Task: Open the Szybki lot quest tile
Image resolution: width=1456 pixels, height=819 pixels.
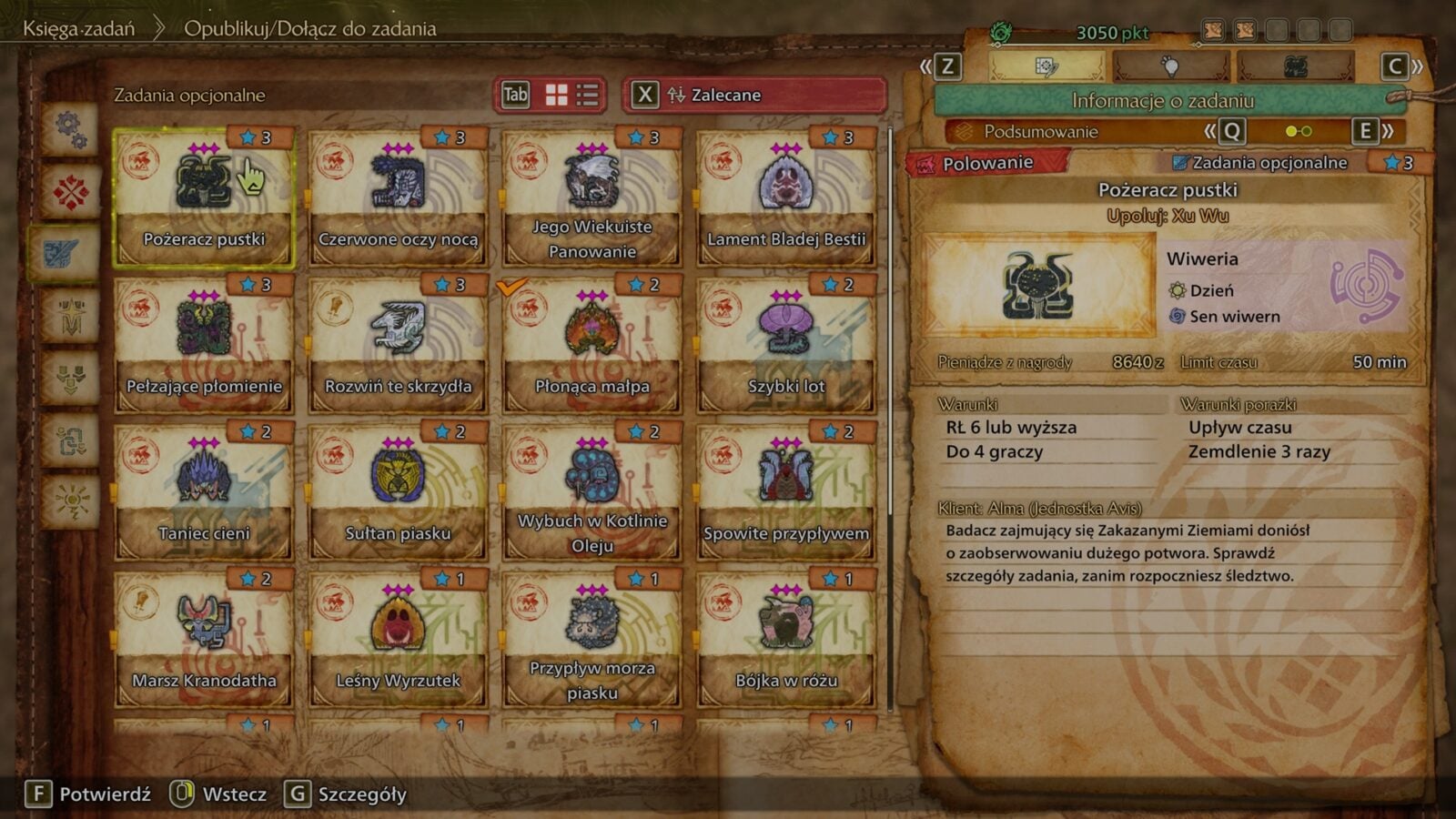Action: coord(786,345)
